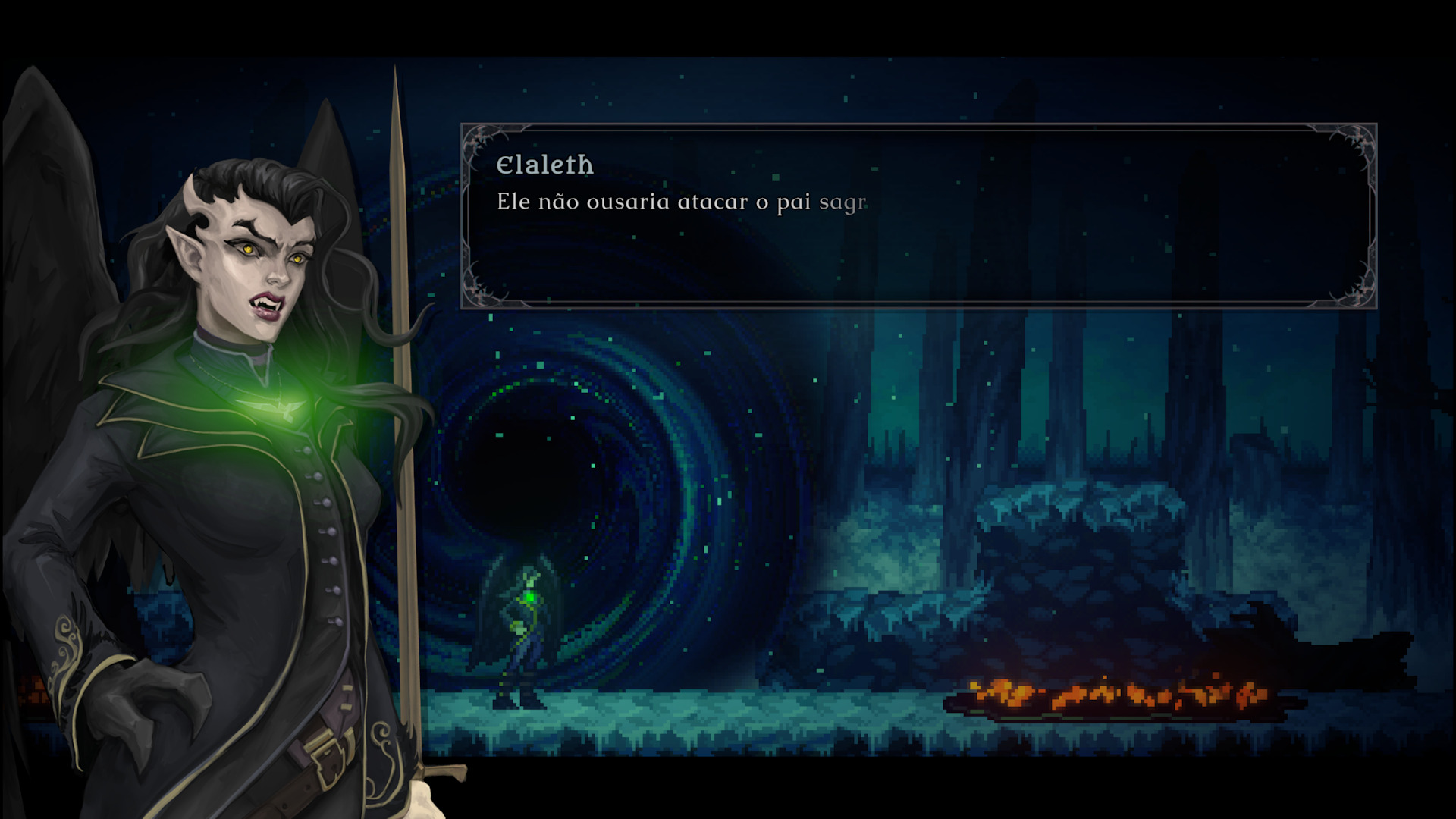1456x819 pixels.
Task: Advance Elaleth's dialogue text box
Action: 918,216
